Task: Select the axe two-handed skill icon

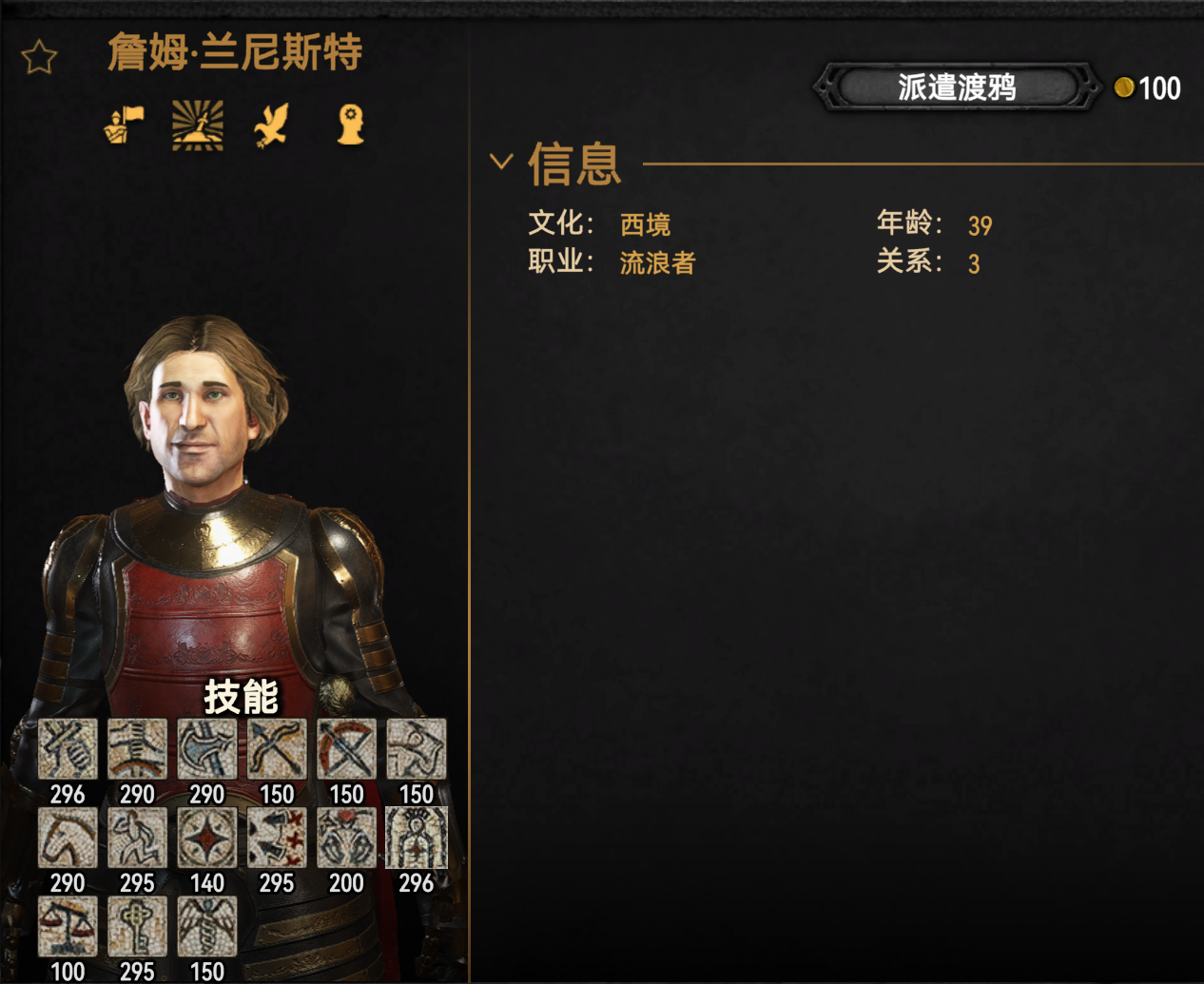Action: (206, 749)
